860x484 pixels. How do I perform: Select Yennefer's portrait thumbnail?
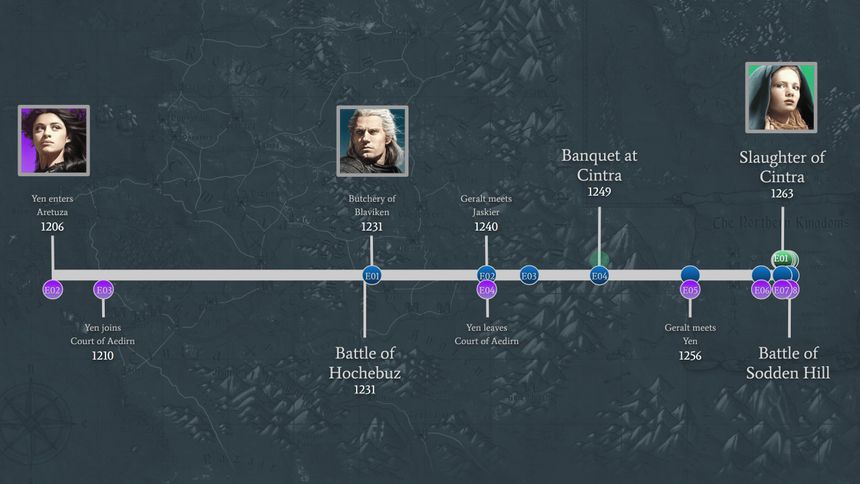54,140
